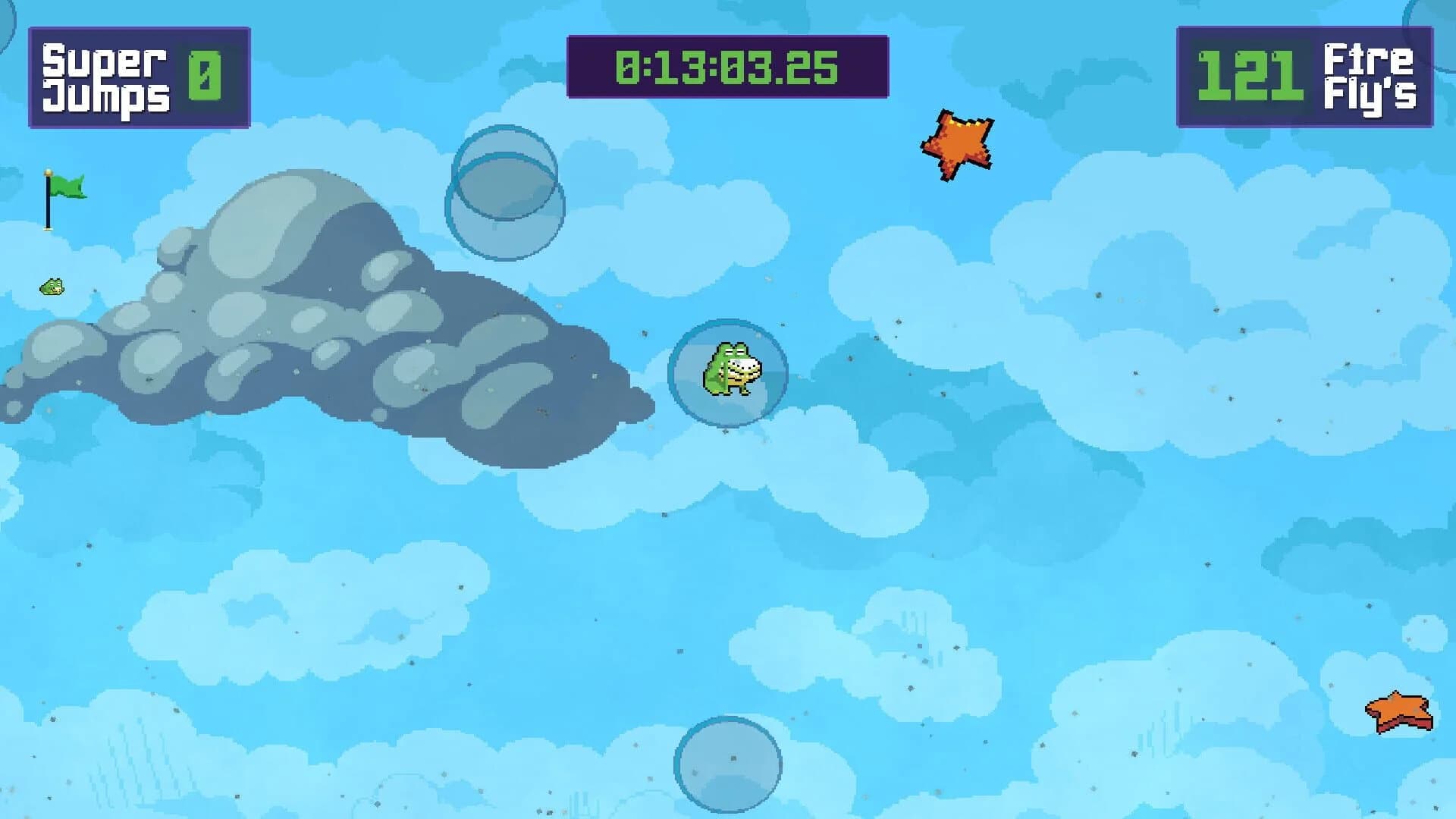
Task: Click the flagpole's base
Action: click(48, 229)
